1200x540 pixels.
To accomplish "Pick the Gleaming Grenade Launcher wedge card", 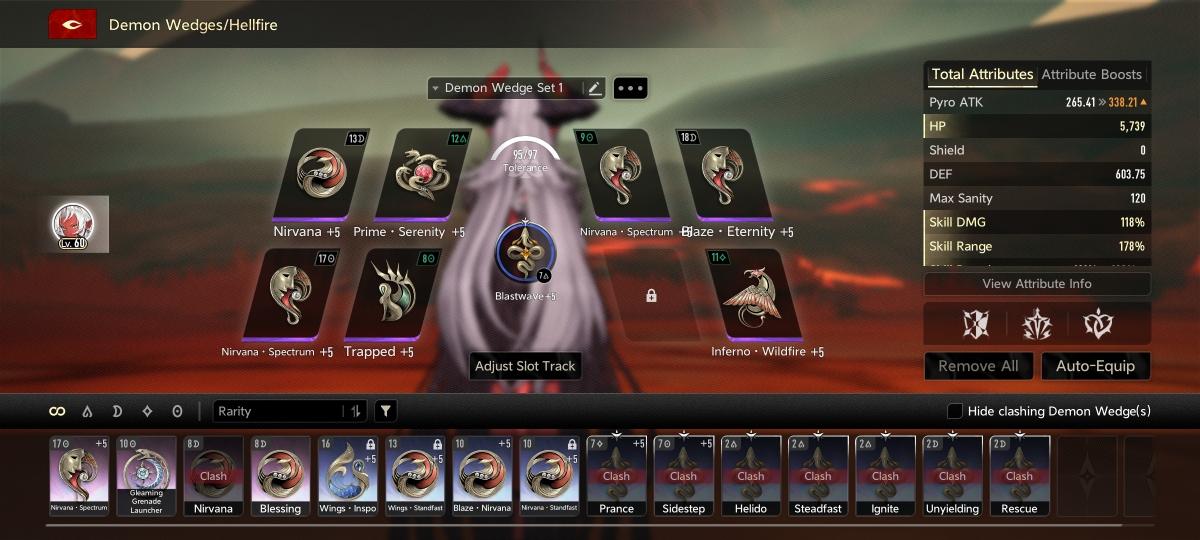I will (146, 475).
